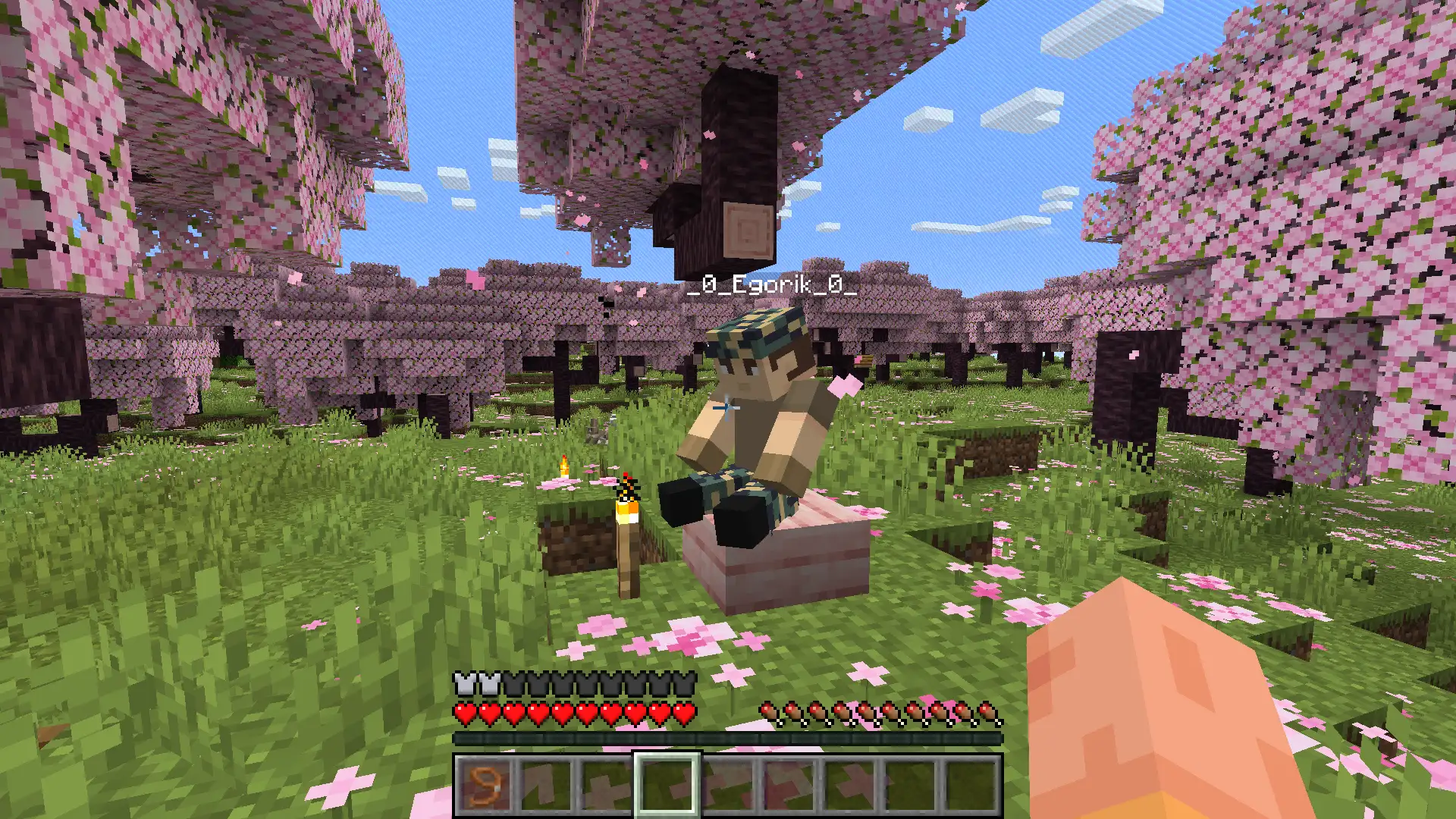The image size is (1456, 819).
Task: Click the highlighted empty hotbar slot
Action: pos(667,785)
